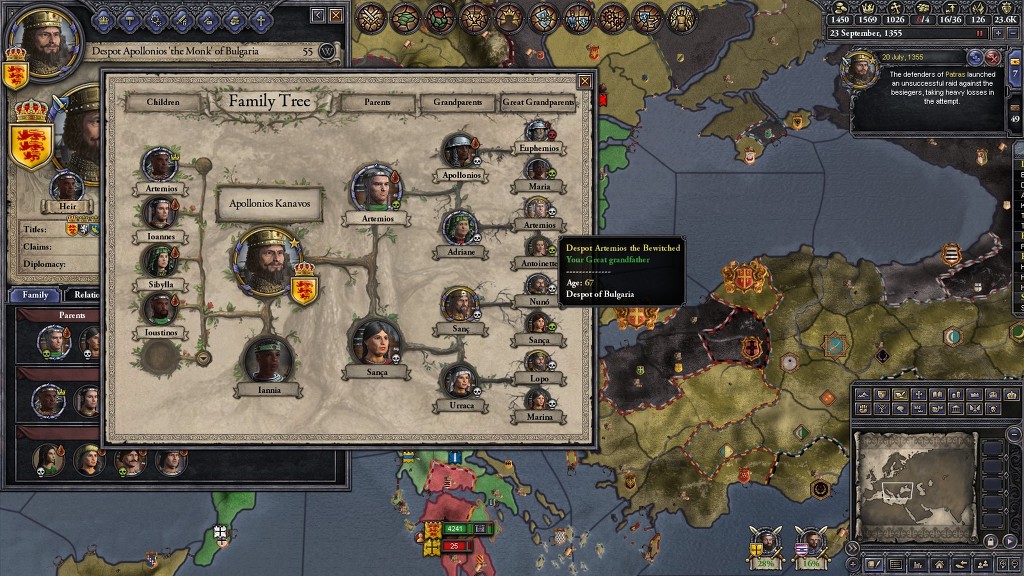Screen dimensions: 1024x576
Task: Click great-grandparent Marina's portrait
Action: 539,400
